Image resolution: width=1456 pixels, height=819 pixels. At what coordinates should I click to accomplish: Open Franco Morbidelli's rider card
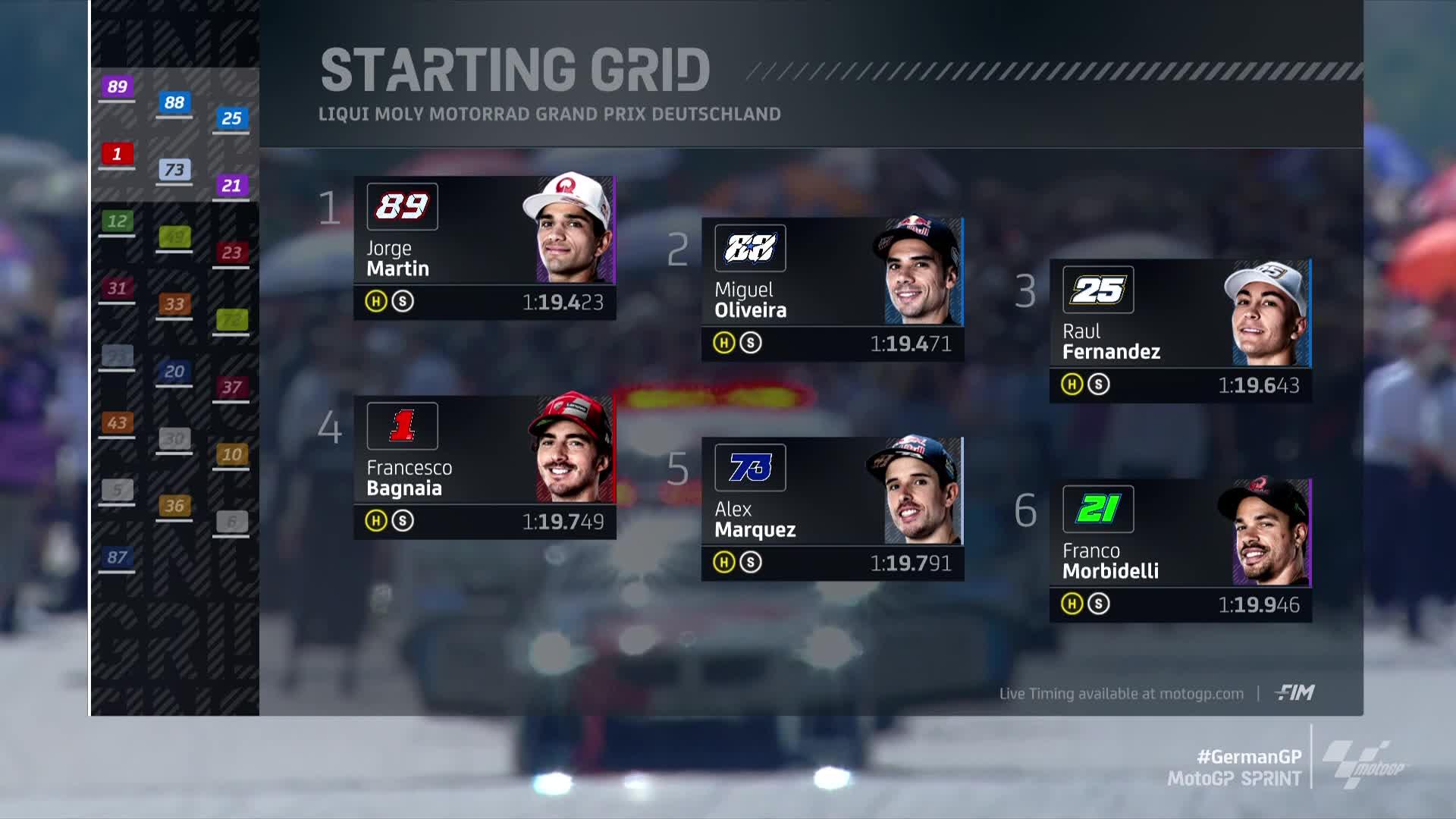[1180, 550]
